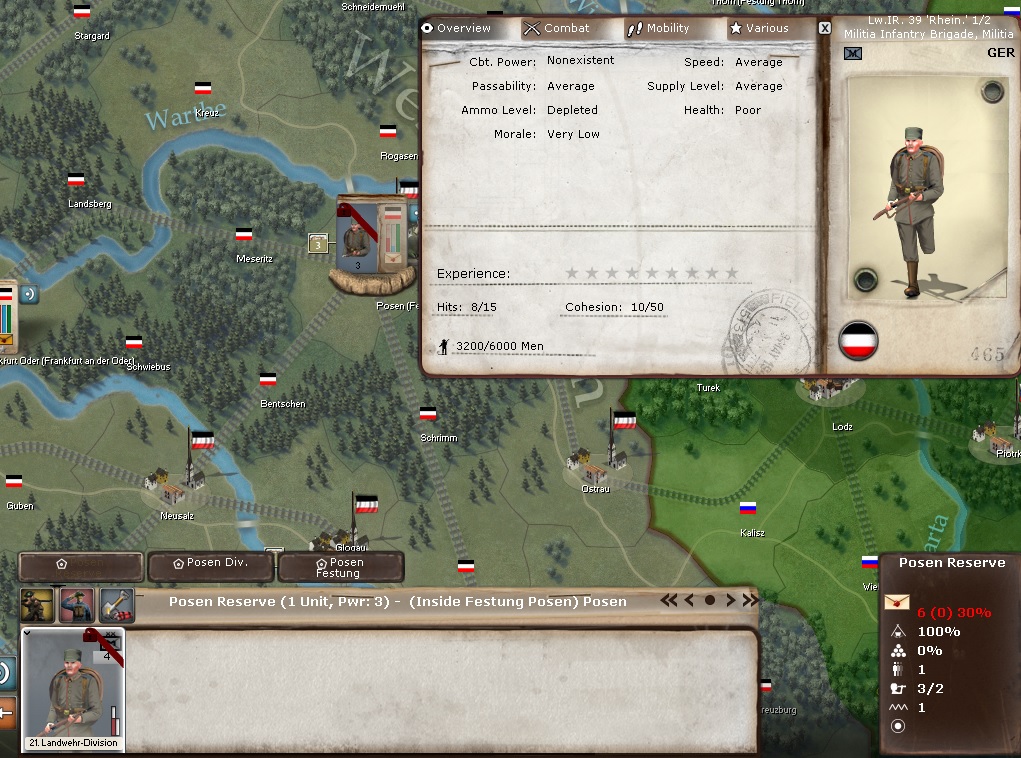The image size is (1021, 758).
Task: Click the German flag roundel on unit card
Action: [858, 340]
